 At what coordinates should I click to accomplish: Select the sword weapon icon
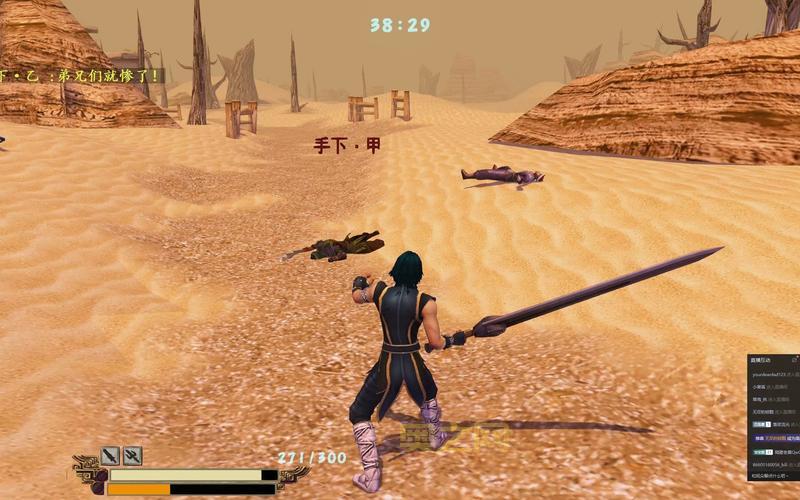pos(110,456)
